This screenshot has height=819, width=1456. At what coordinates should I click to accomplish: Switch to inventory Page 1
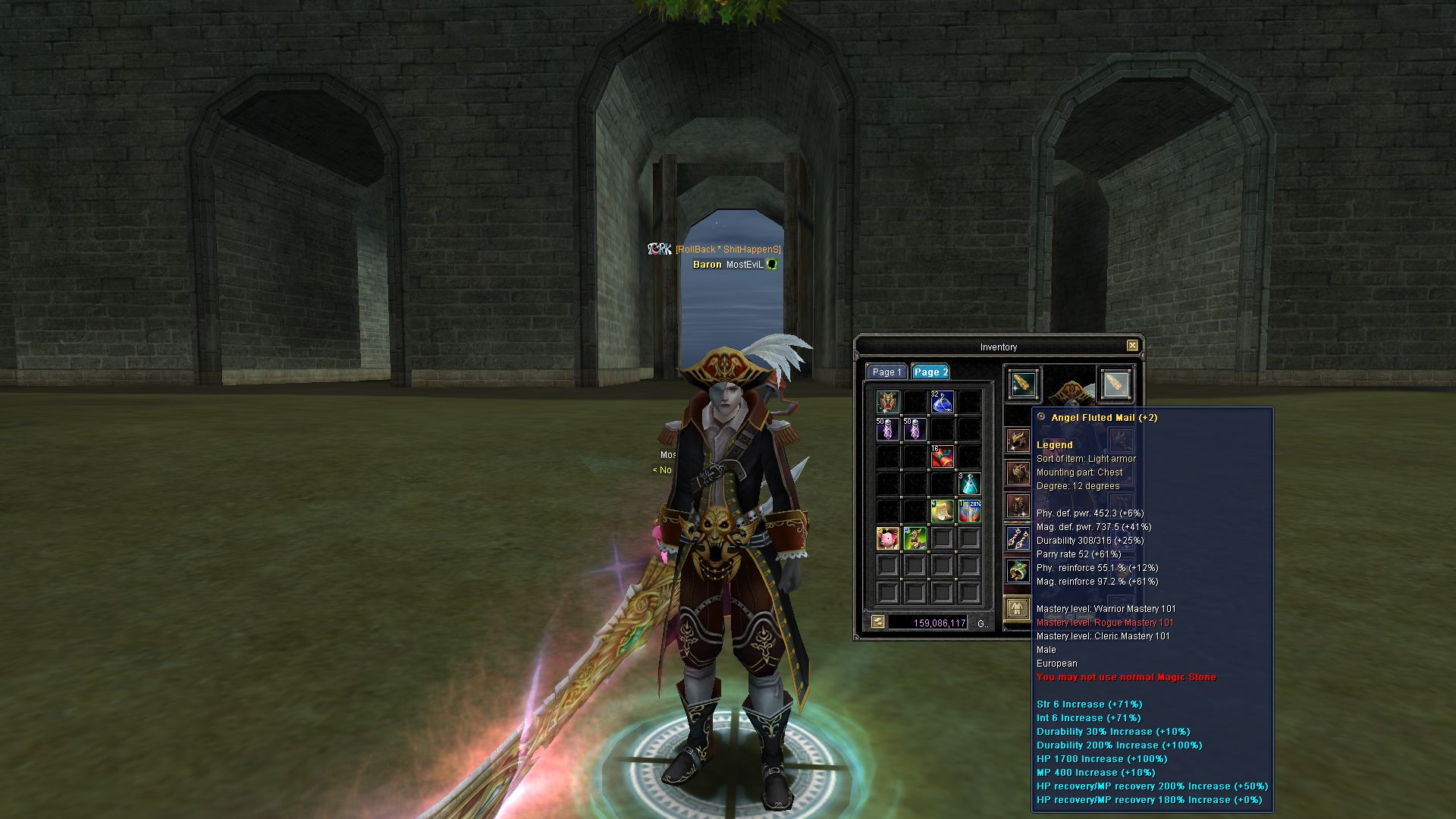[886, 372]
